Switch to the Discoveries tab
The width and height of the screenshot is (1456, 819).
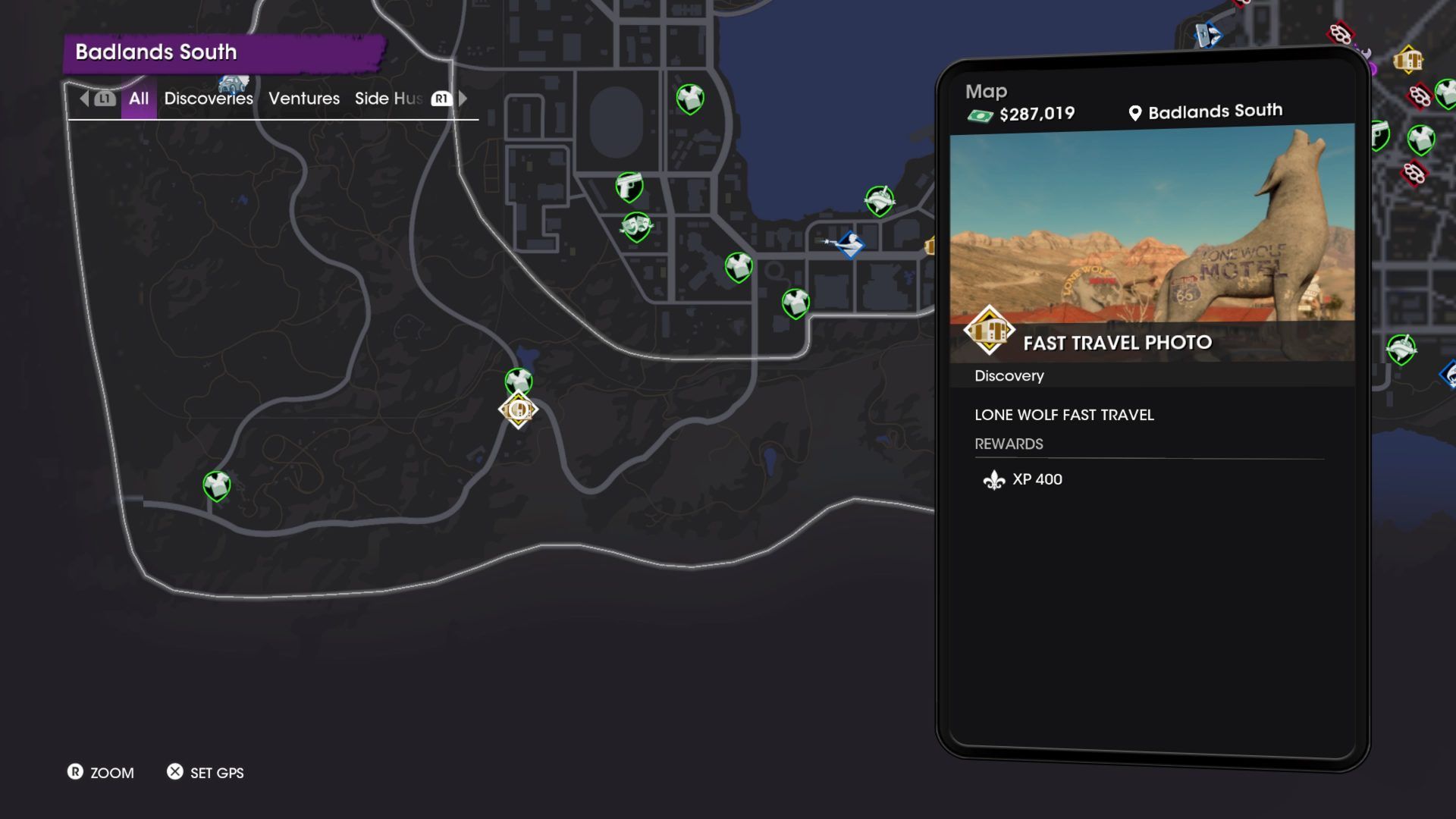point(209,99)
